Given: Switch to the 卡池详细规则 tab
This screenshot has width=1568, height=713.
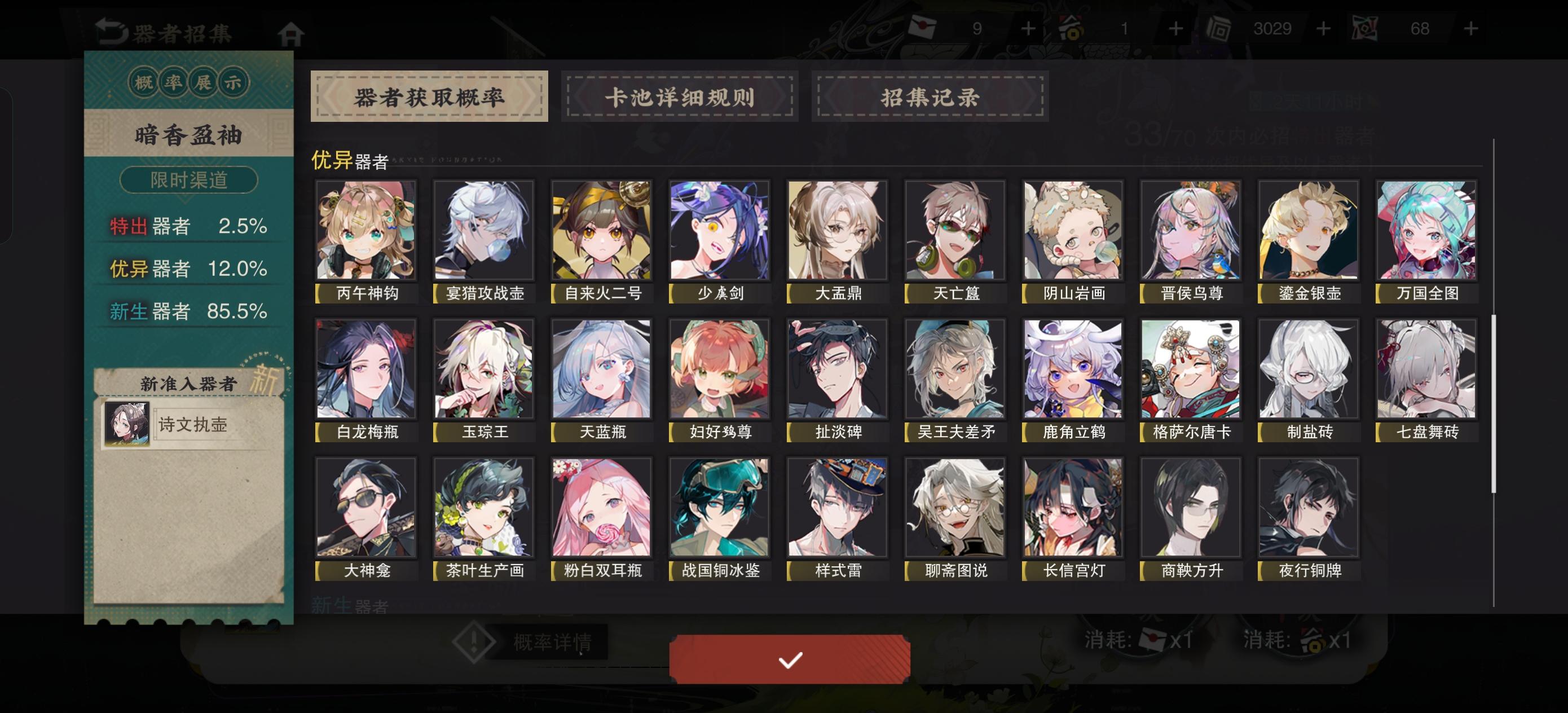Looking at the screenshot, I should pos(681,96).
